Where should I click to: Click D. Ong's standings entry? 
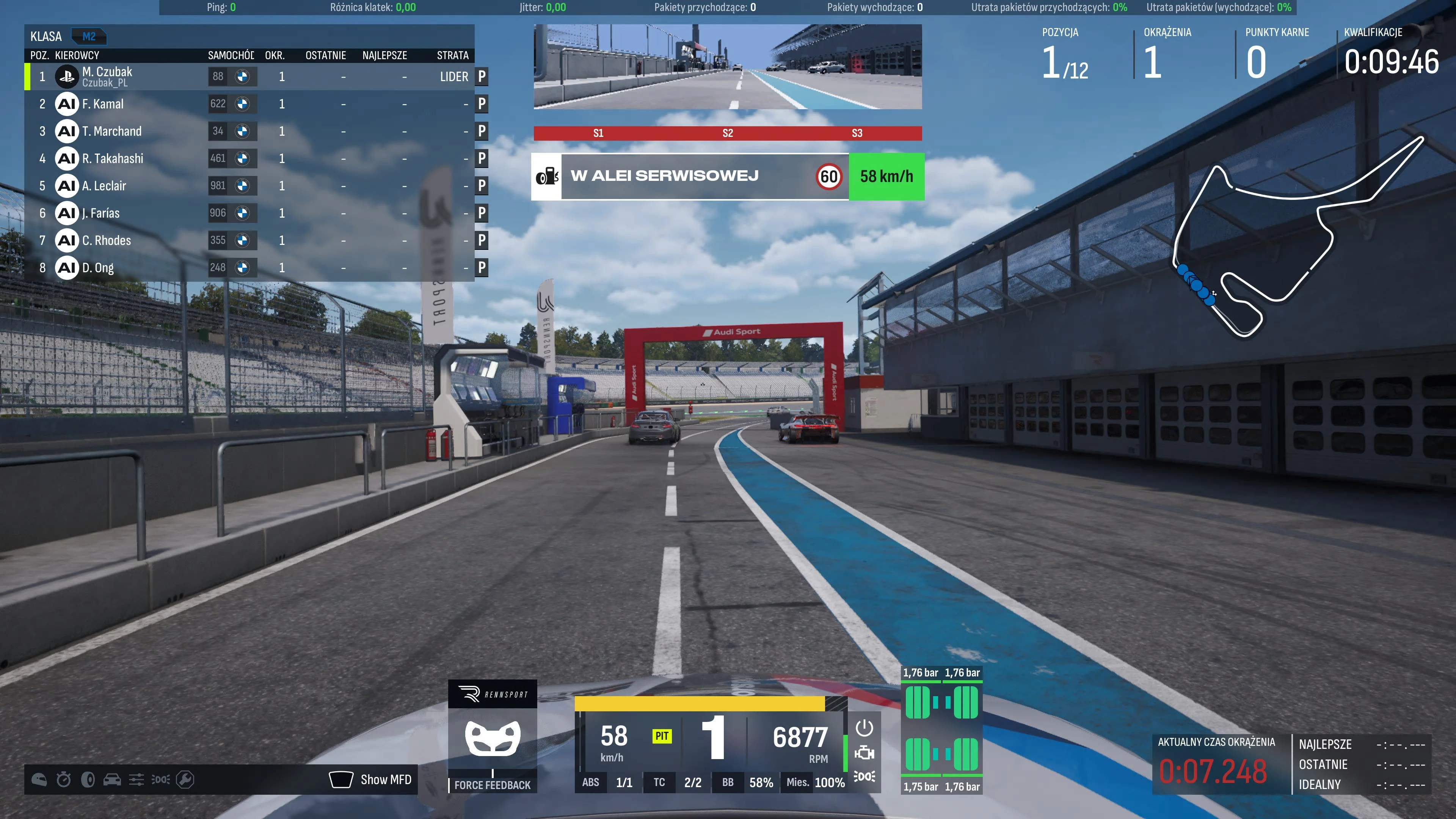(98, 268)
